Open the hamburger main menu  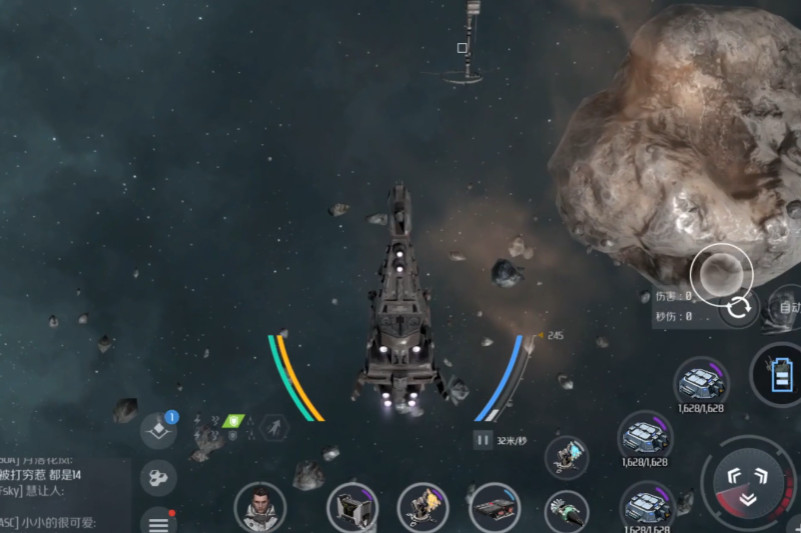[158, 521]
